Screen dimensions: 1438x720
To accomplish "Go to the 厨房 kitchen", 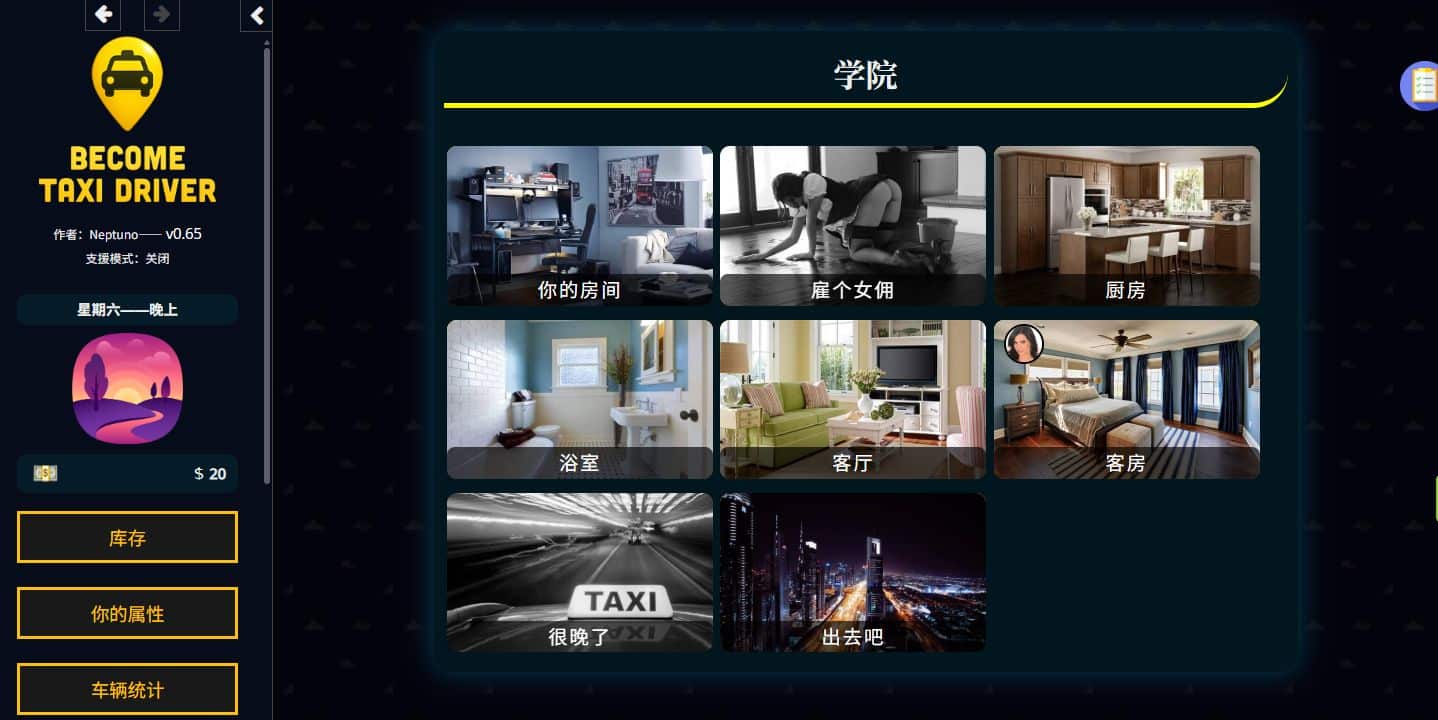I will (x=1126, y=225).
